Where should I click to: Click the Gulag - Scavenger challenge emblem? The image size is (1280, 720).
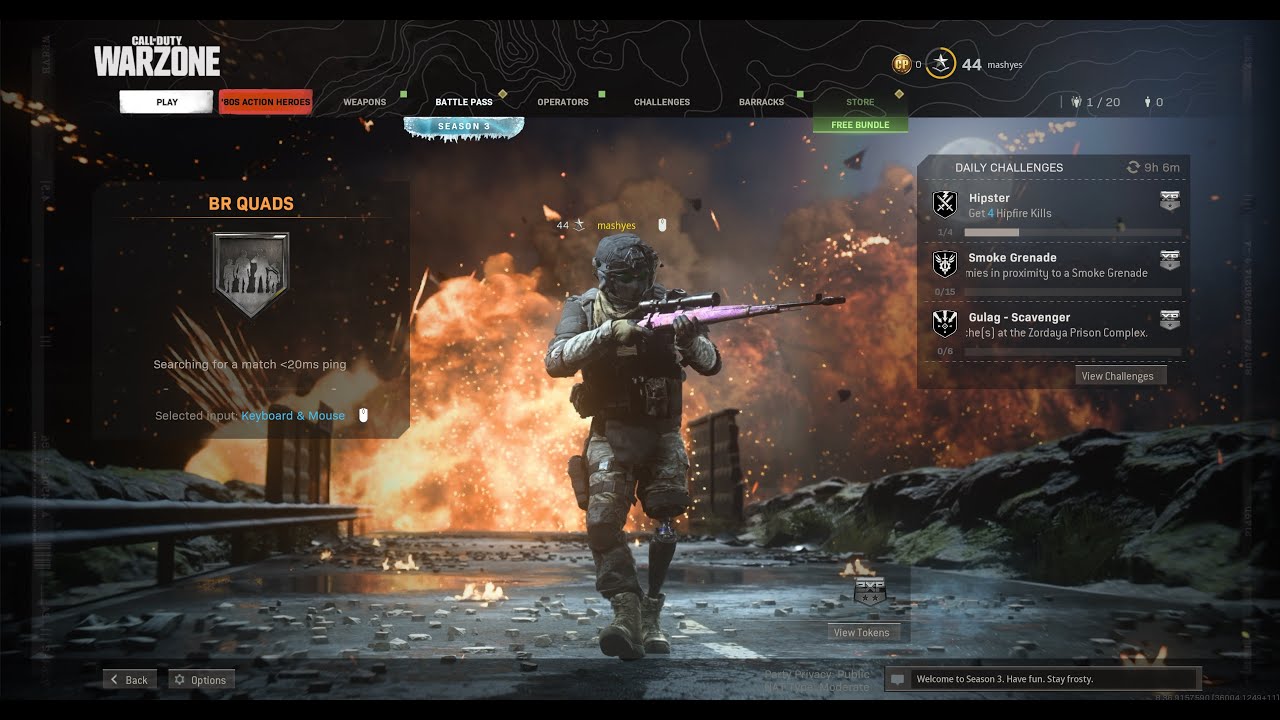click(x=943, y=323)
